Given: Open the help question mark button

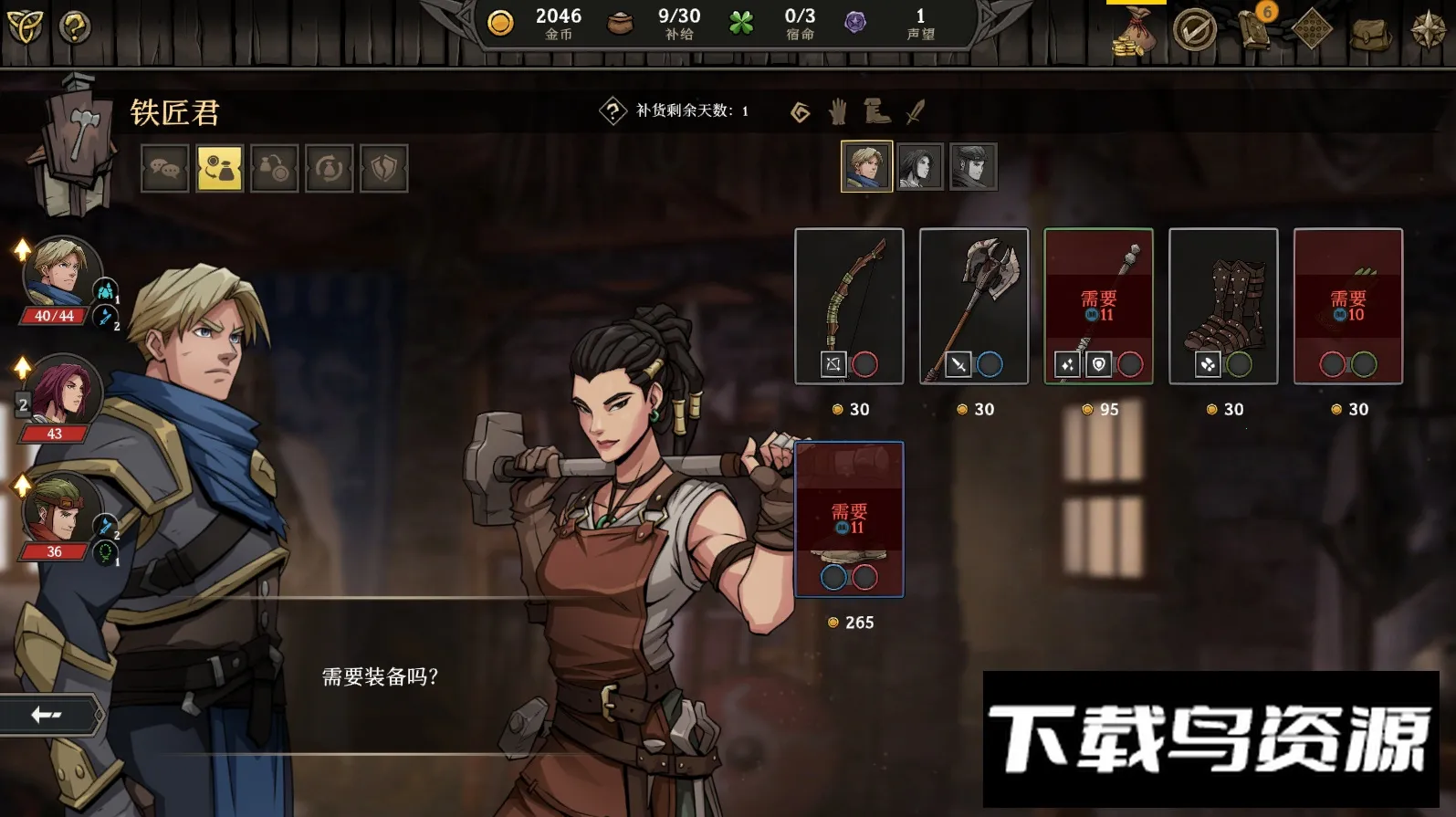Looking at the screenshot, I should [x=75, y=27].
